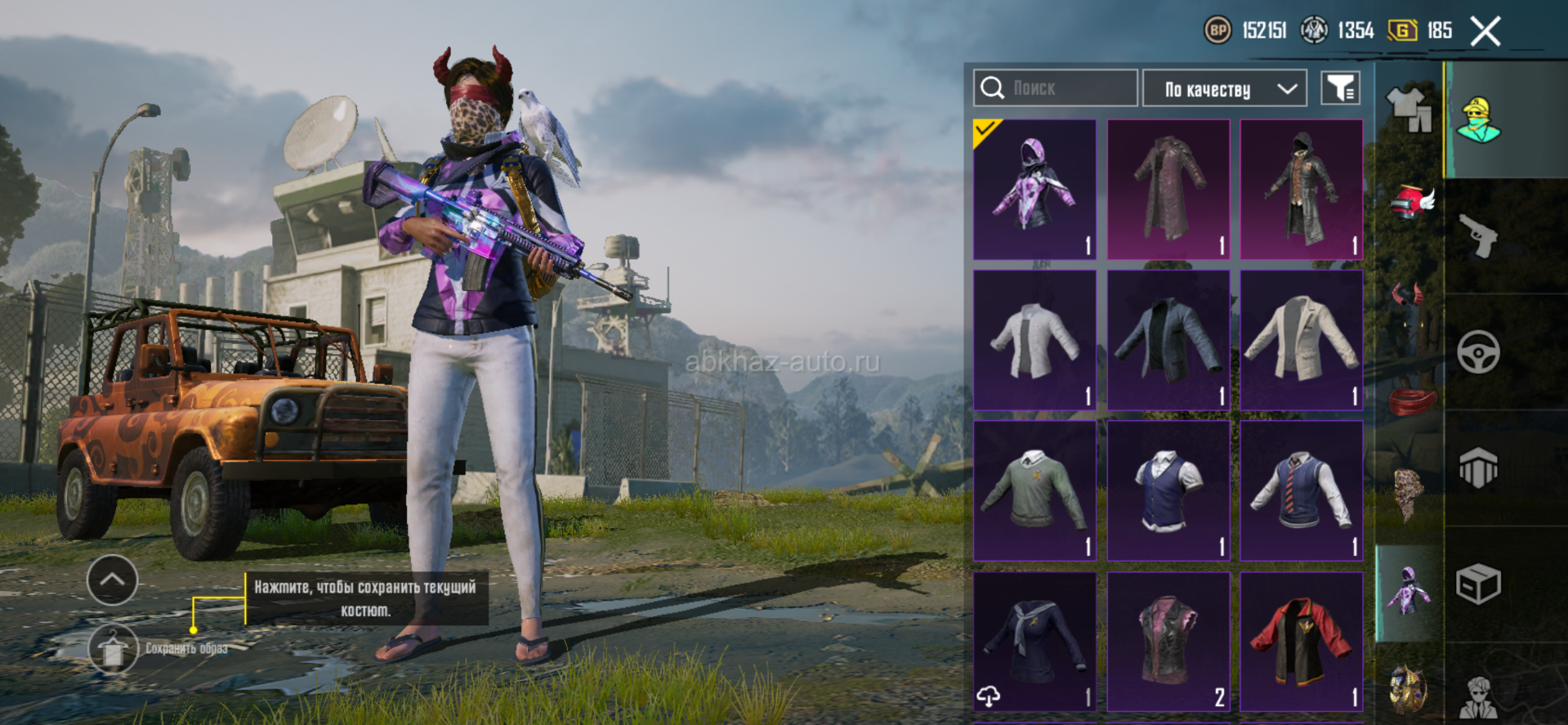Open the box crate tab

1478,584
